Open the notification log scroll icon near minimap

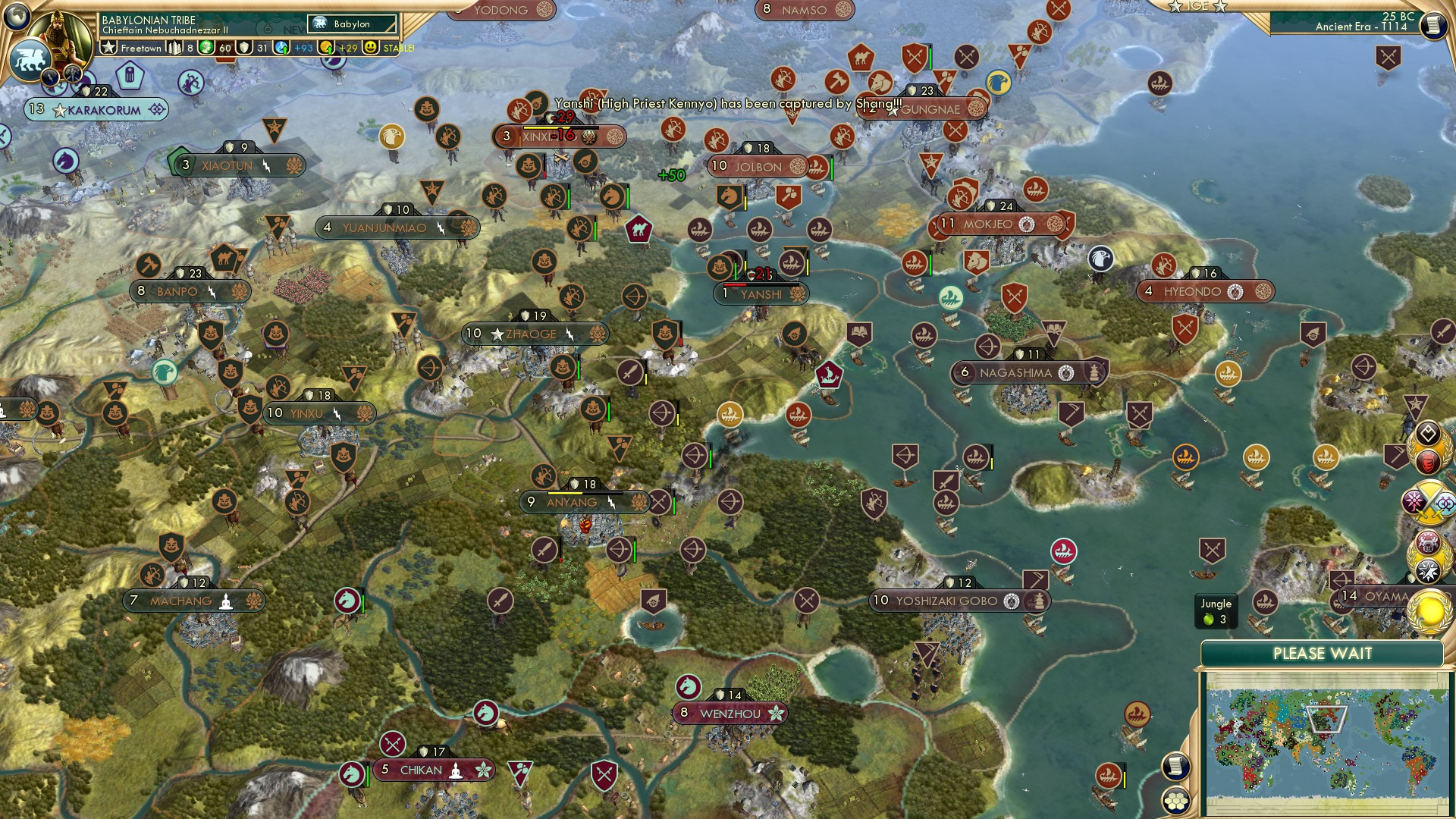tap(1175, 766)
